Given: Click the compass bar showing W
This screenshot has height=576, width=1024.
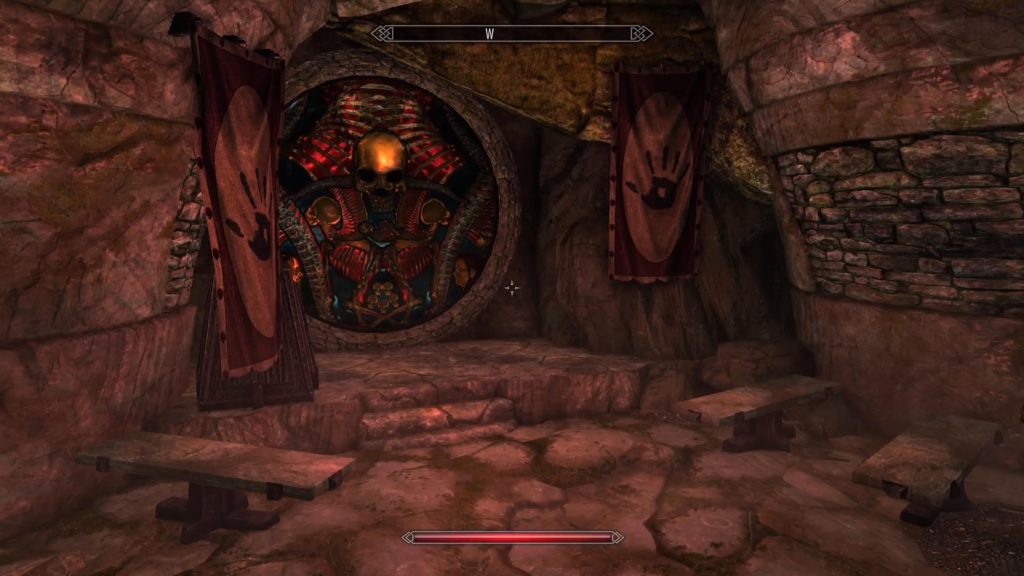Looking at the screenshot, I should [x=511, y=33].
